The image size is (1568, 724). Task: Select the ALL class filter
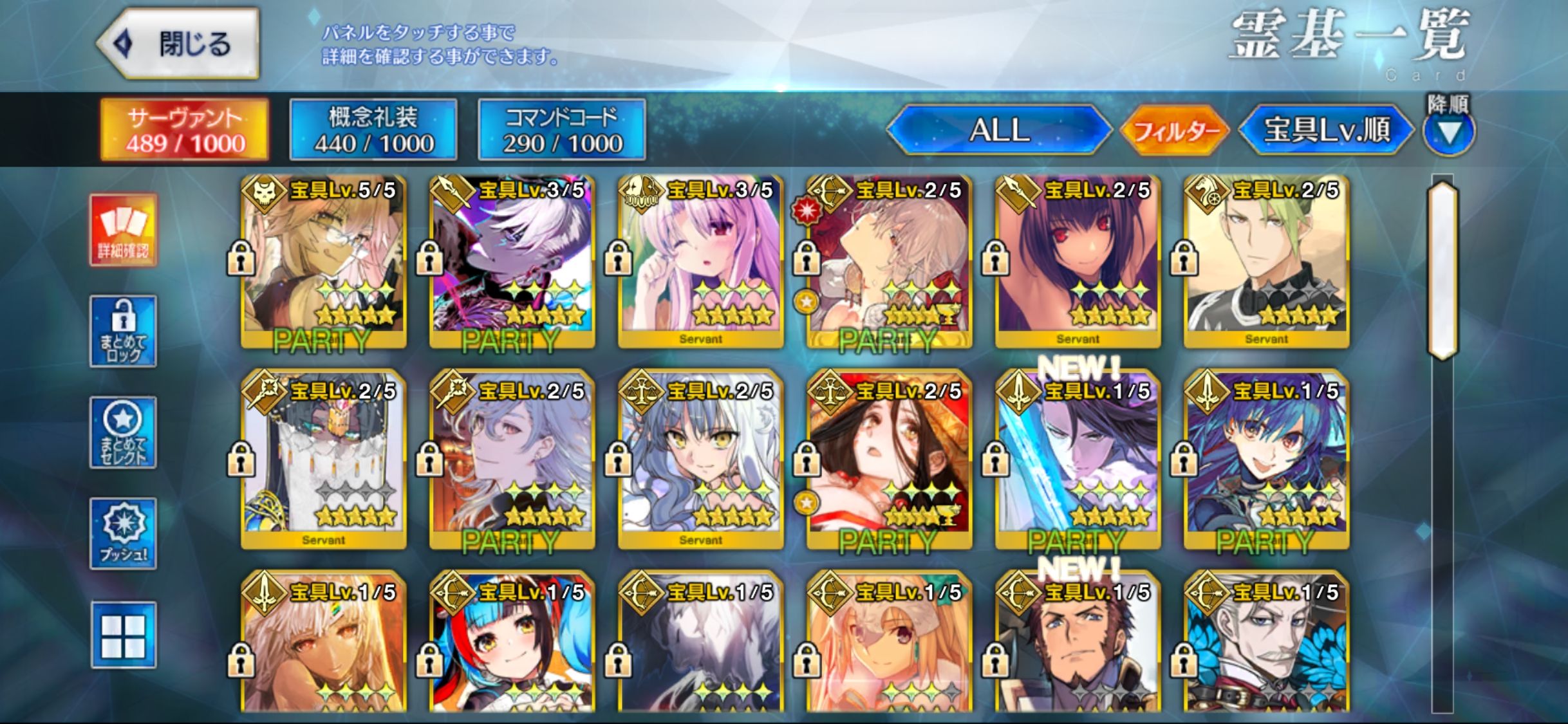pos(999,130)
